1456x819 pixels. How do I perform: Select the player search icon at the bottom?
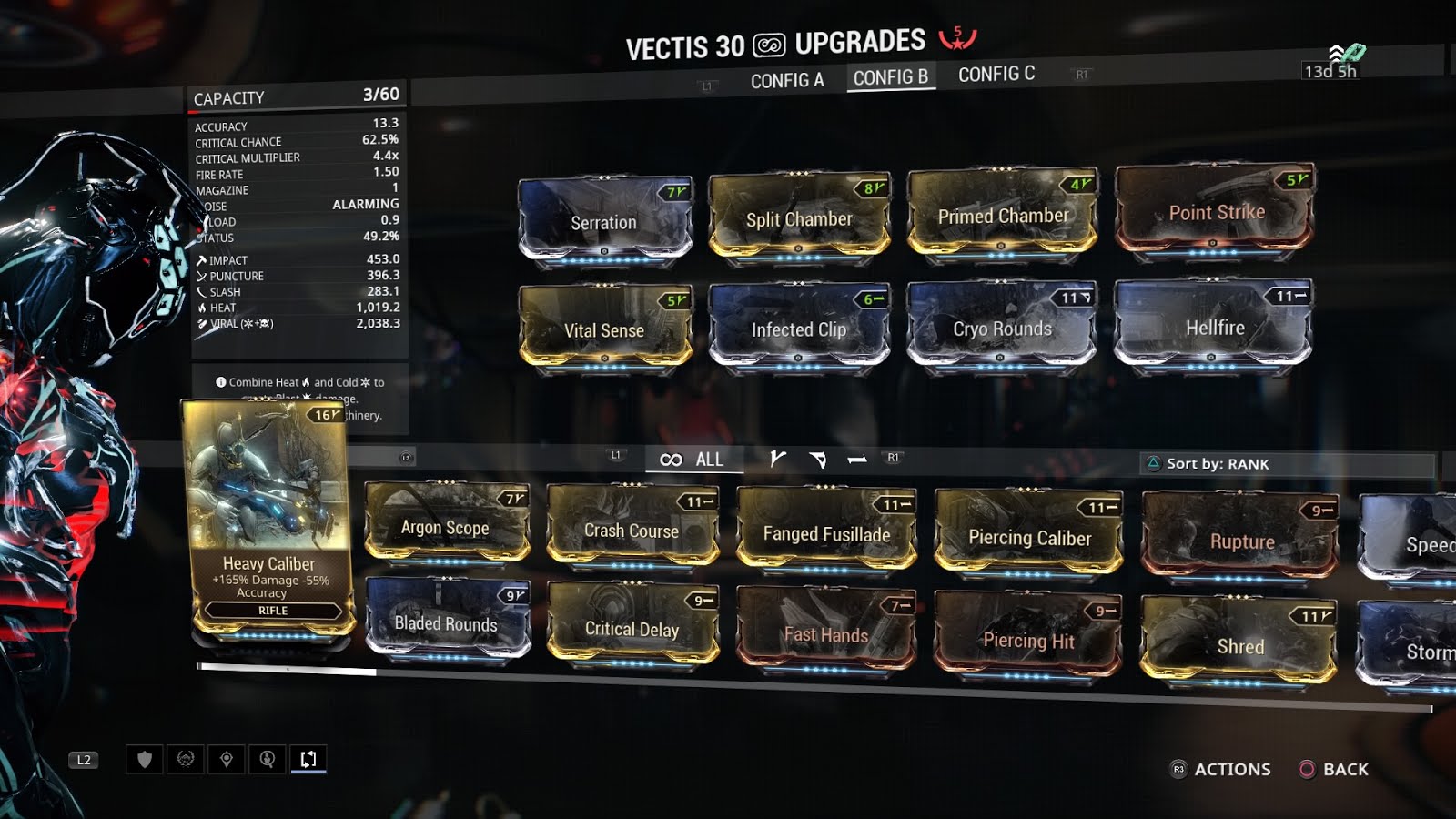click(x=268, y=760)
